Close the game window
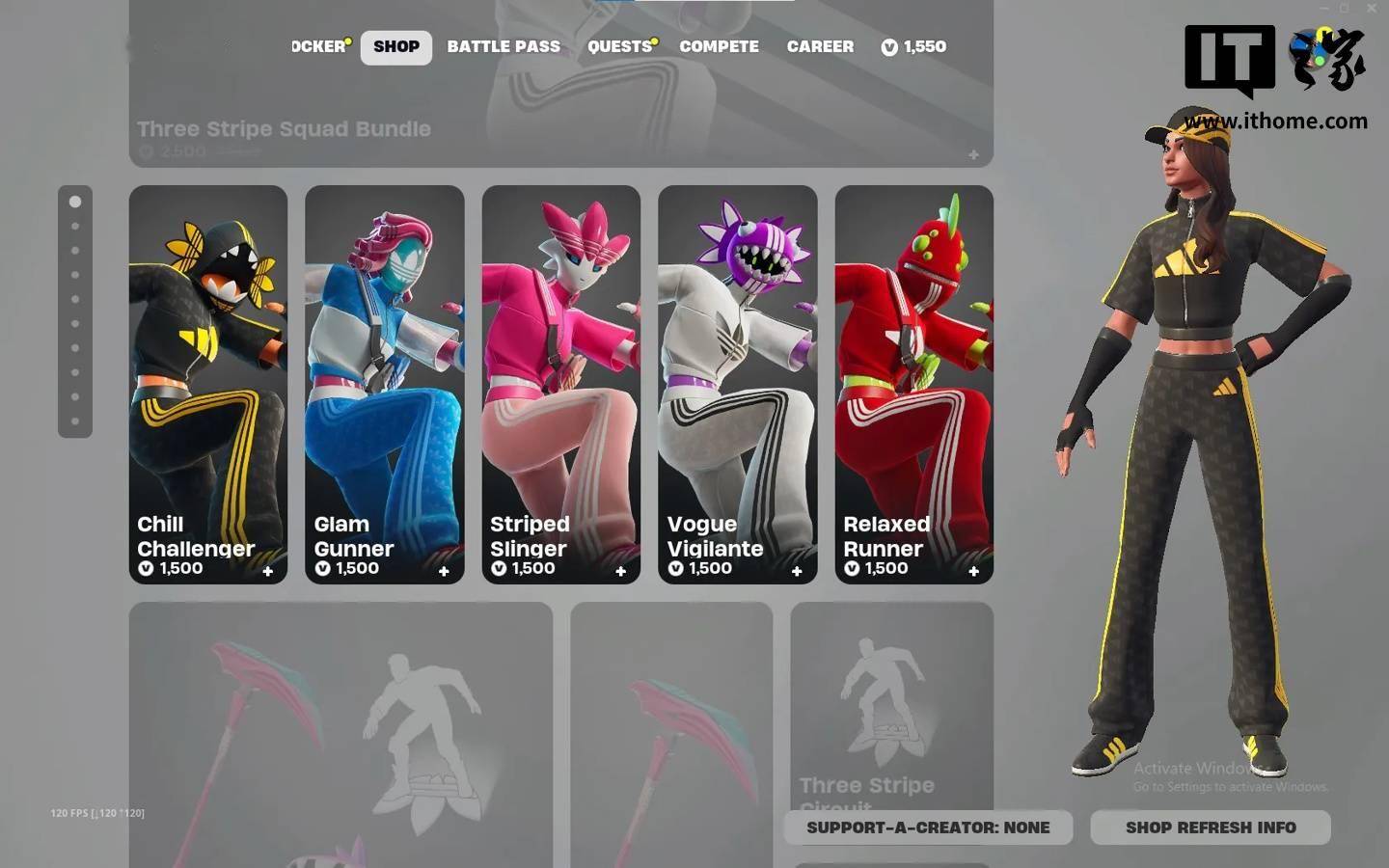Viewport: 1389px width, 868px height. [1372, 8]
